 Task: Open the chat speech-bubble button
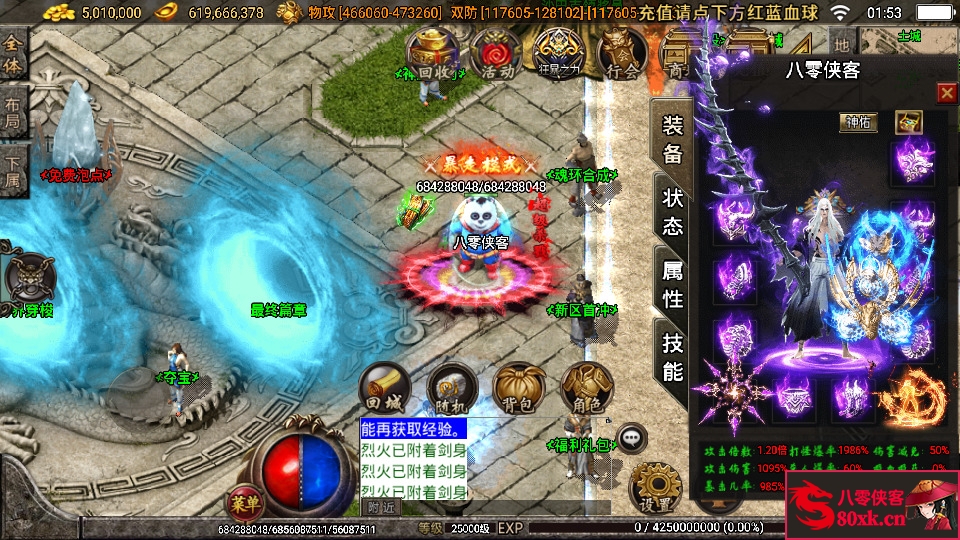click(x=631, y=437)
